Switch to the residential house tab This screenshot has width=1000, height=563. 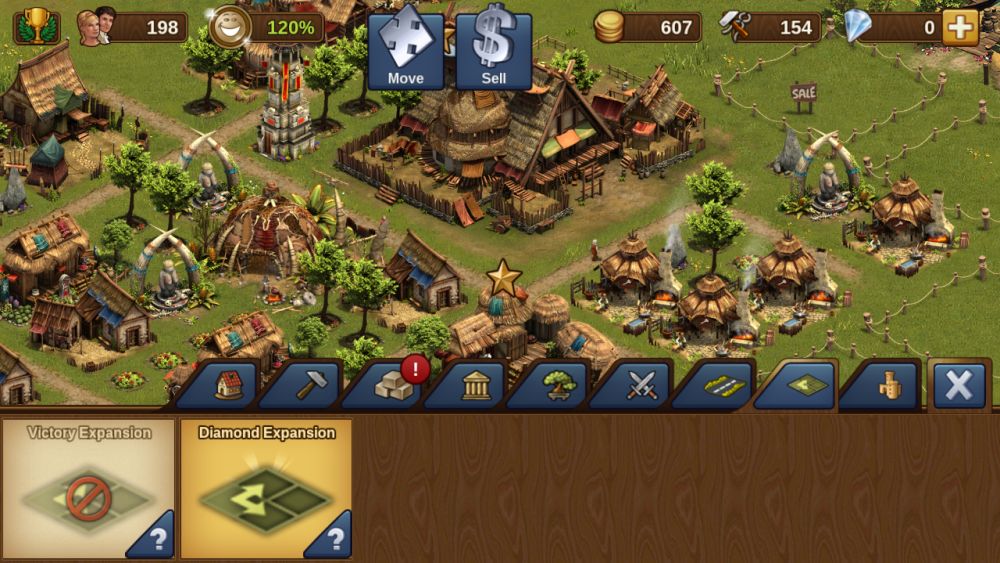[227, 386]
